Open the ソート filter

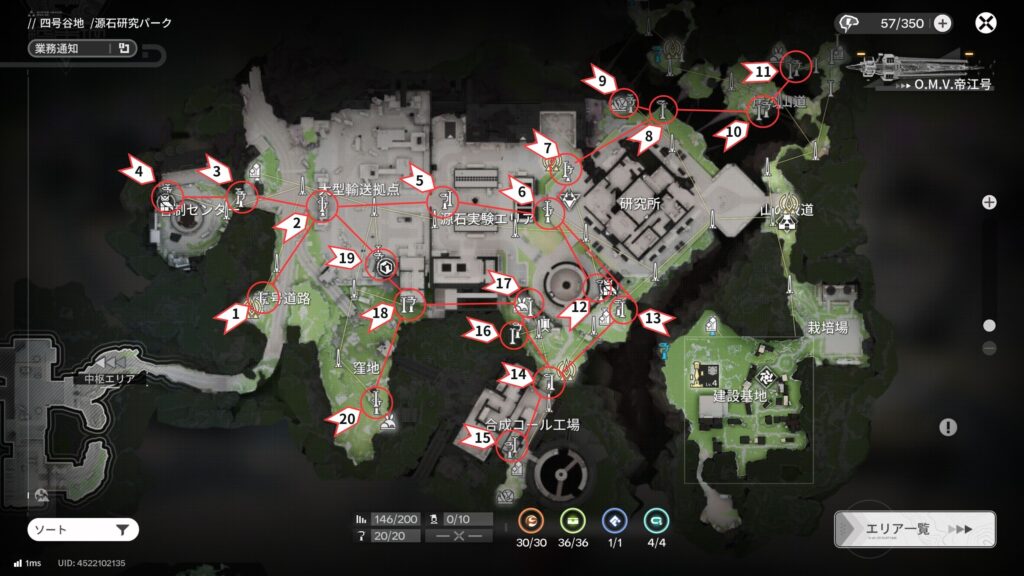82,530
